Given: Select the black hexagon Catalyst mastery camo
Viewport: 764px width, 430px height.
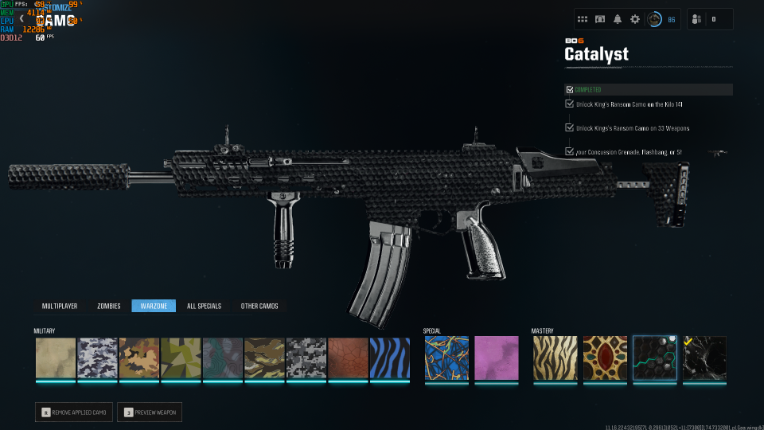Looking at the screenshot, I should [x=654, y=357].
